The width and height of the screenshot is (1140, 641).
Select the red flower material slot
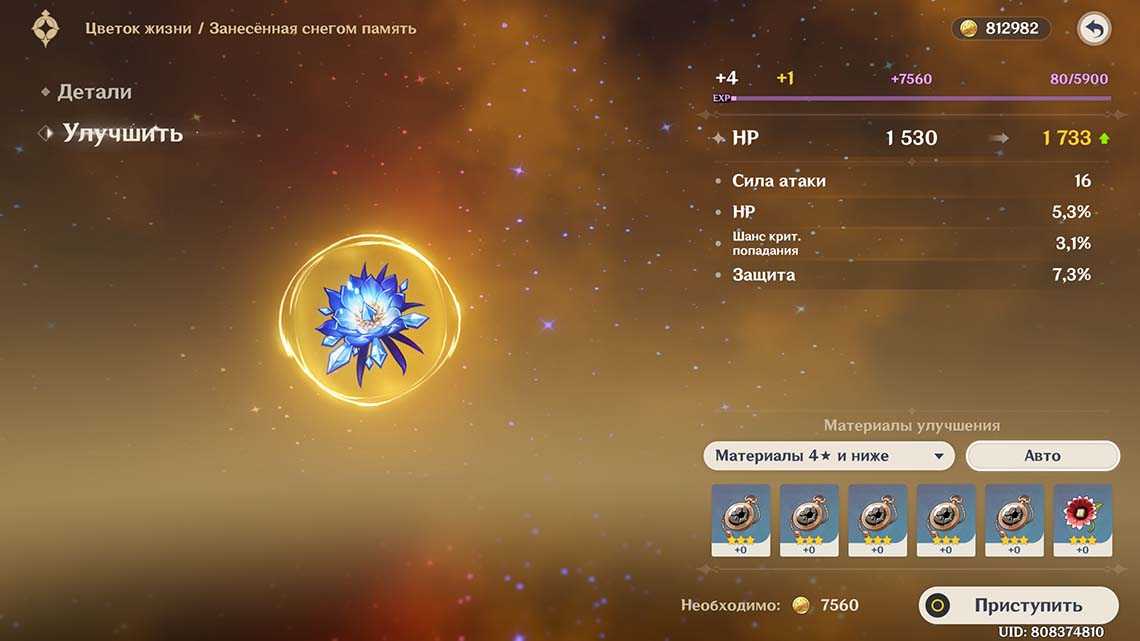(1082, 519)
